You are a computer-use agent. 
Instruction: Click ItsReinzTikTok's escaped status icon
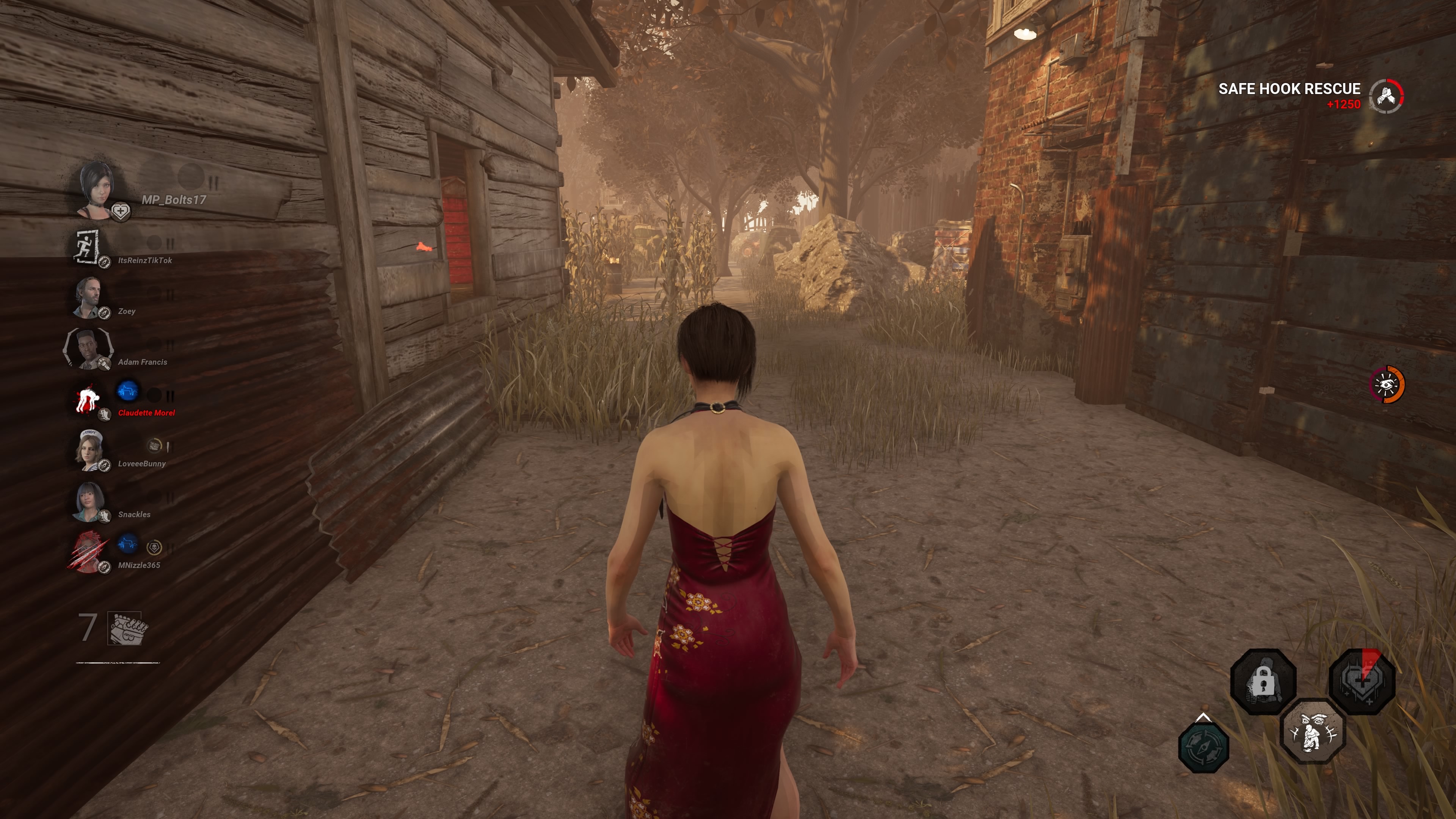[86, 248]
